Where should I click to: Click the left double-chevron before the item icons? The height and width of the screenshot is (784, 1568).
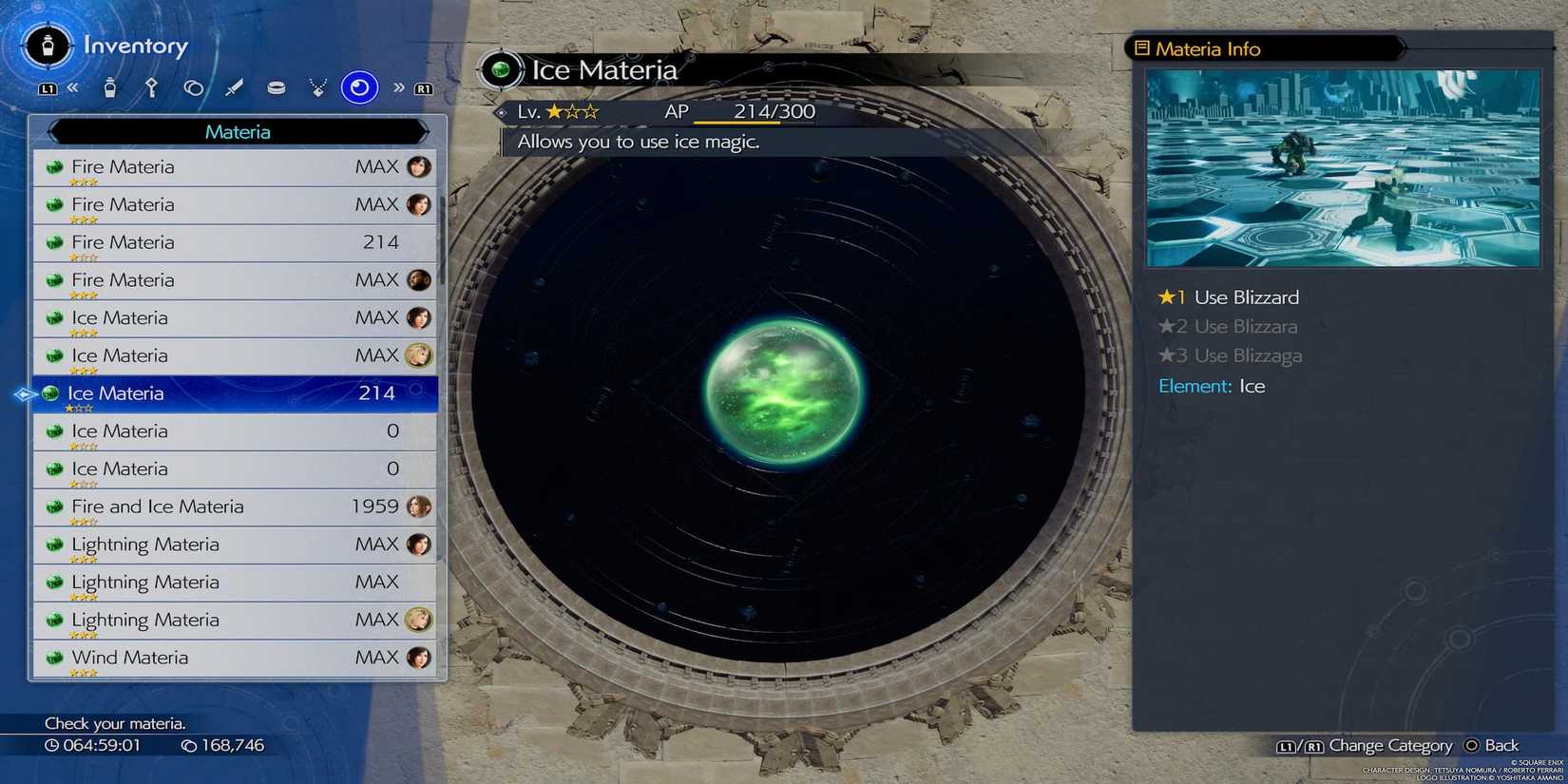[x=74, y=87]
